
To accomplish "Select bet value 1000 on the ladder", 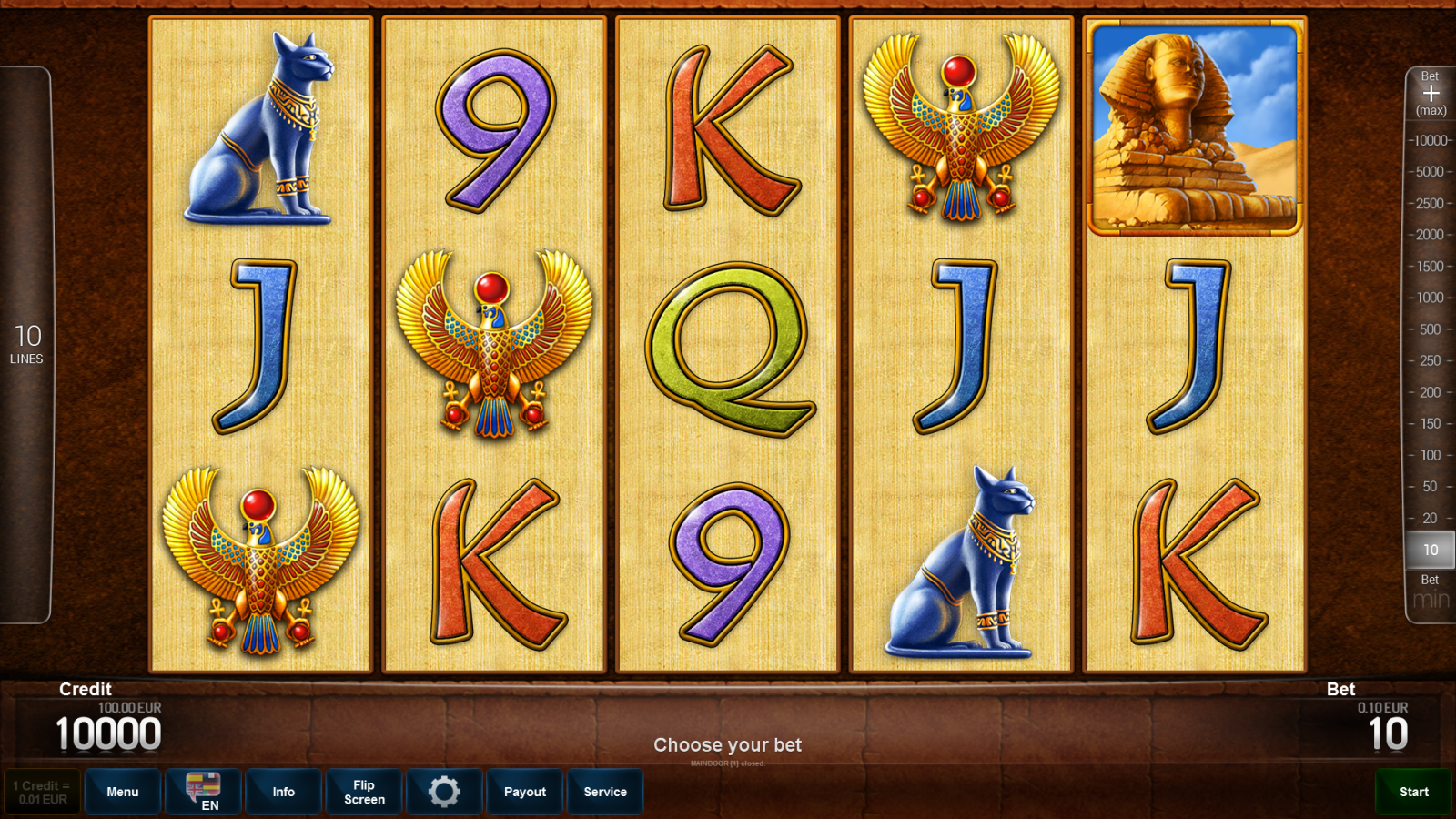I will coord(1429,298).
